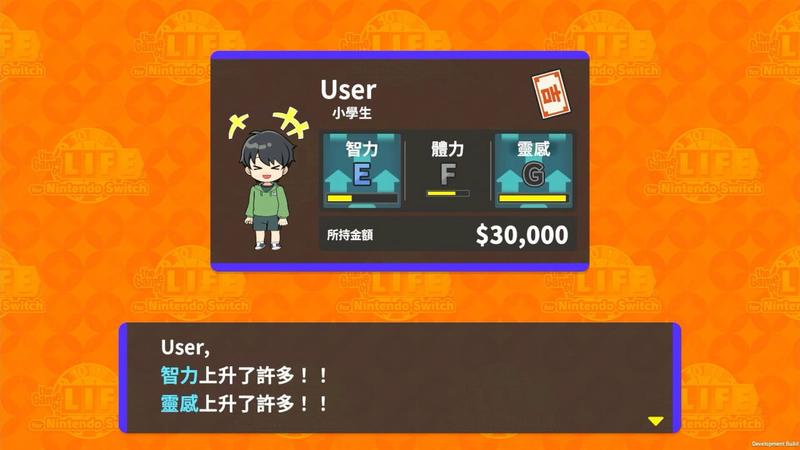
Task: Select the 智力 stat panel
Action: pyautogui.click(x=361, y=170)
